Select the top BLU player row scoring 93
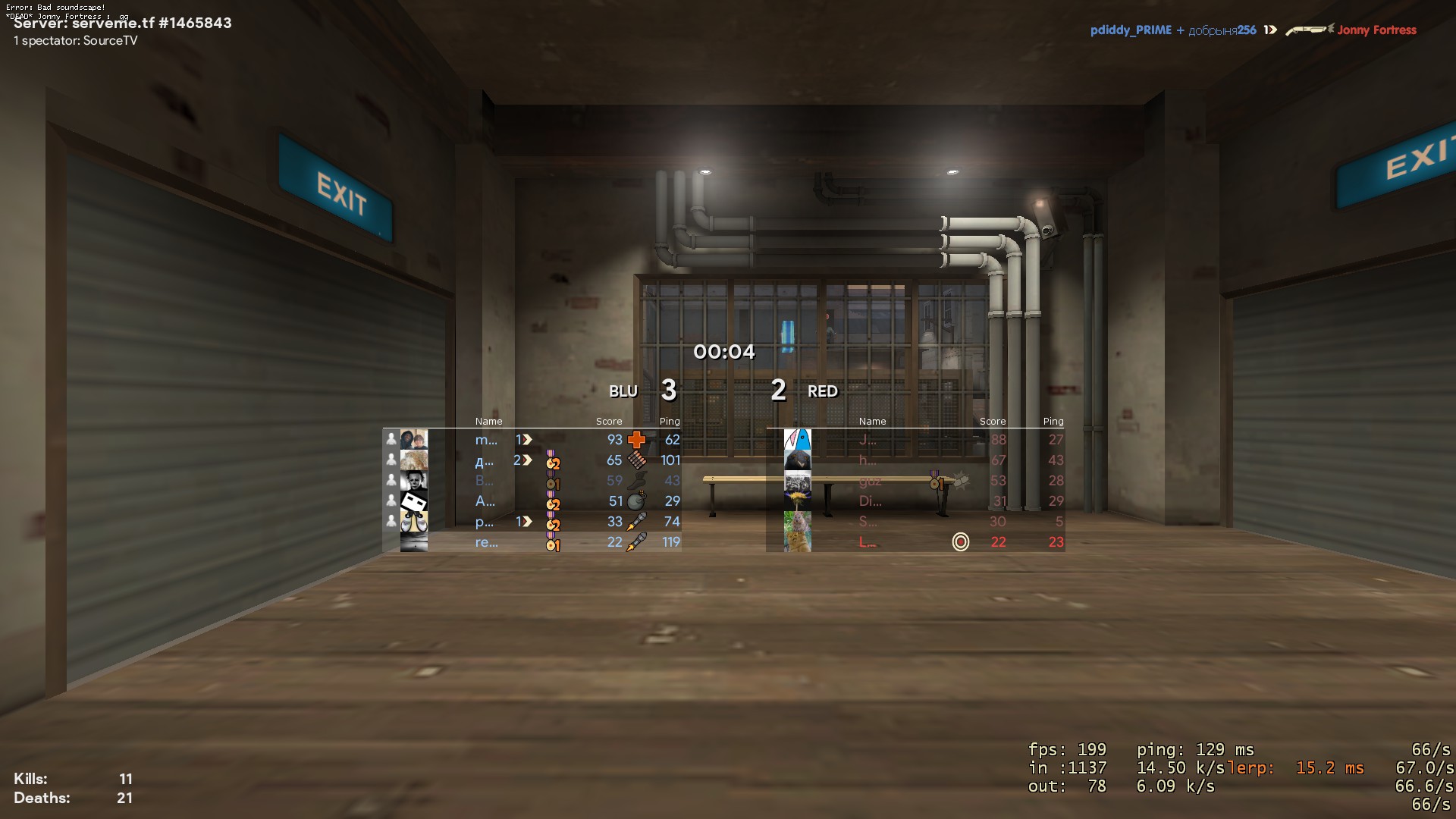 (x=531, y=440)
